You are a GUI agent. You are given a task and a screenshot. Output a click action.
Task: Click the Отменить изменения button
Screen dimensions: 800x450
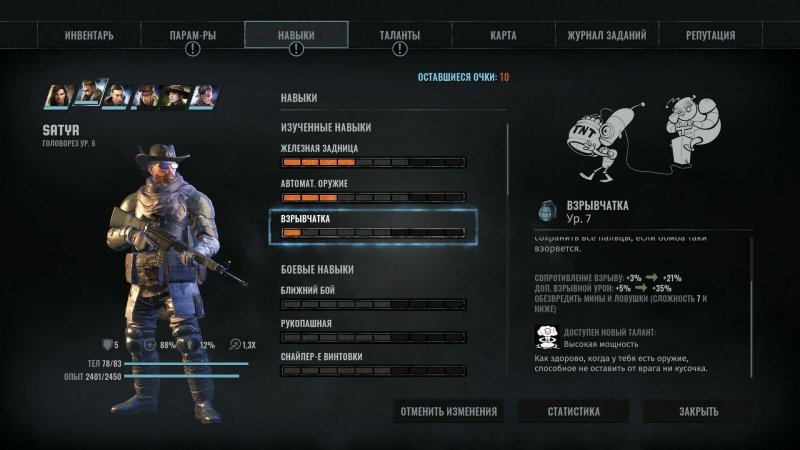[449, 411]
